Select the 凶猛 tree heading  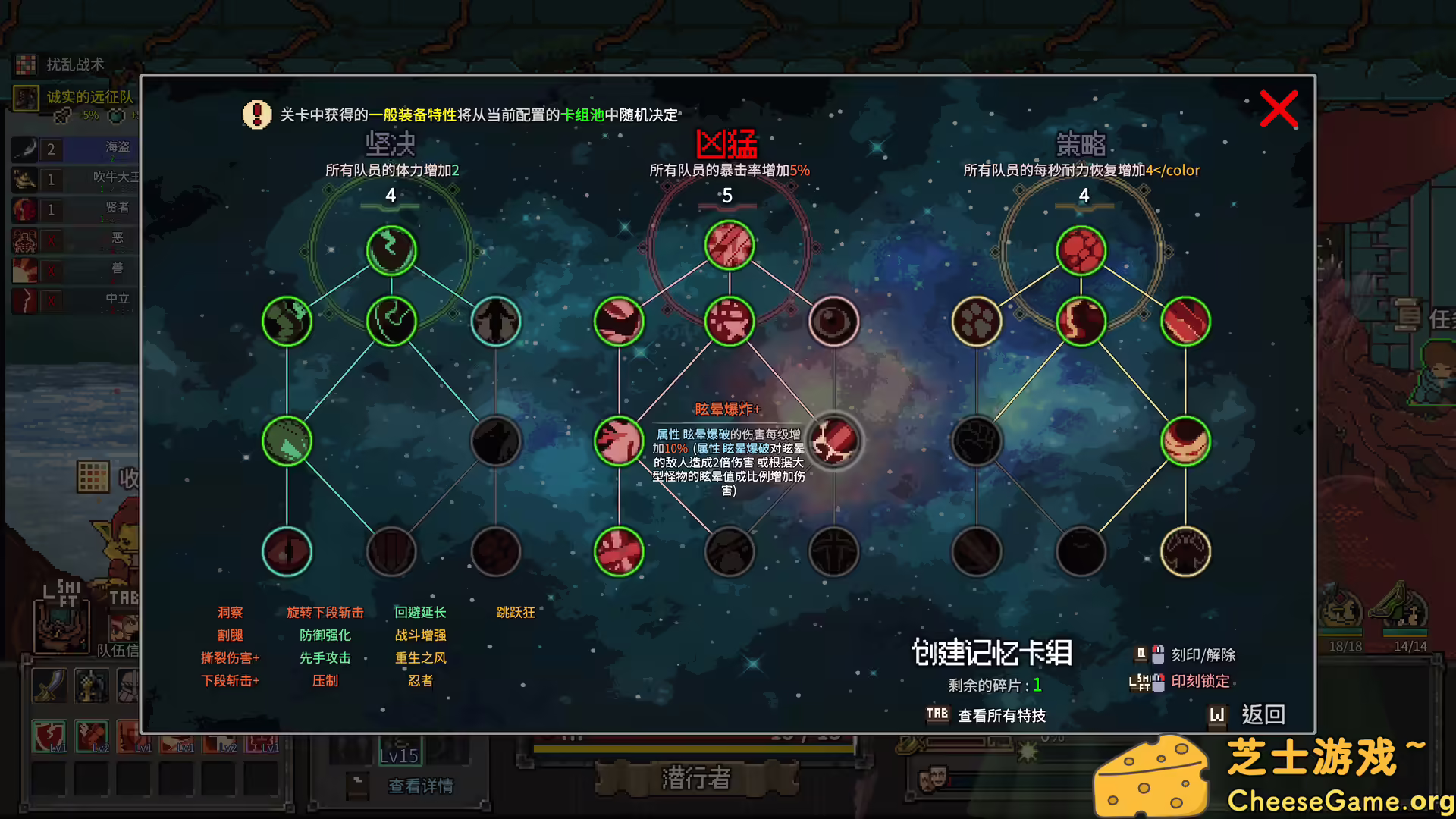(729, 146)
